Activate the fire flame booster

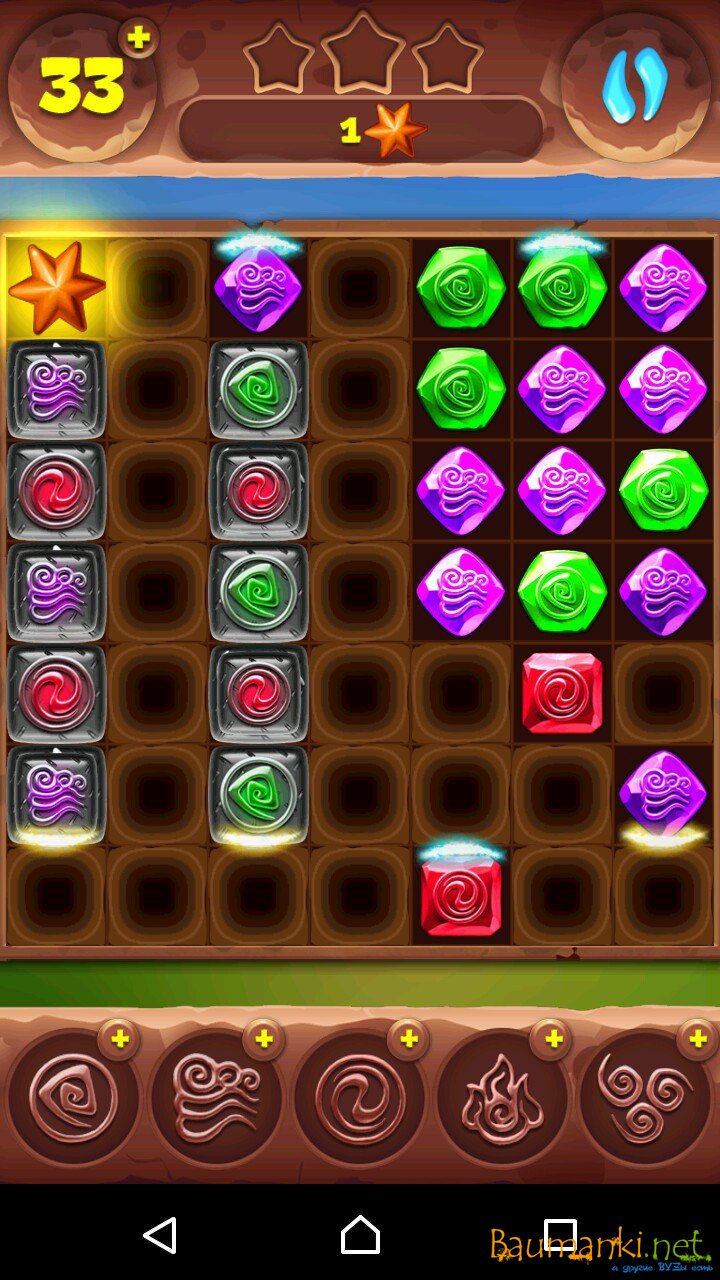coord(502,1099)
